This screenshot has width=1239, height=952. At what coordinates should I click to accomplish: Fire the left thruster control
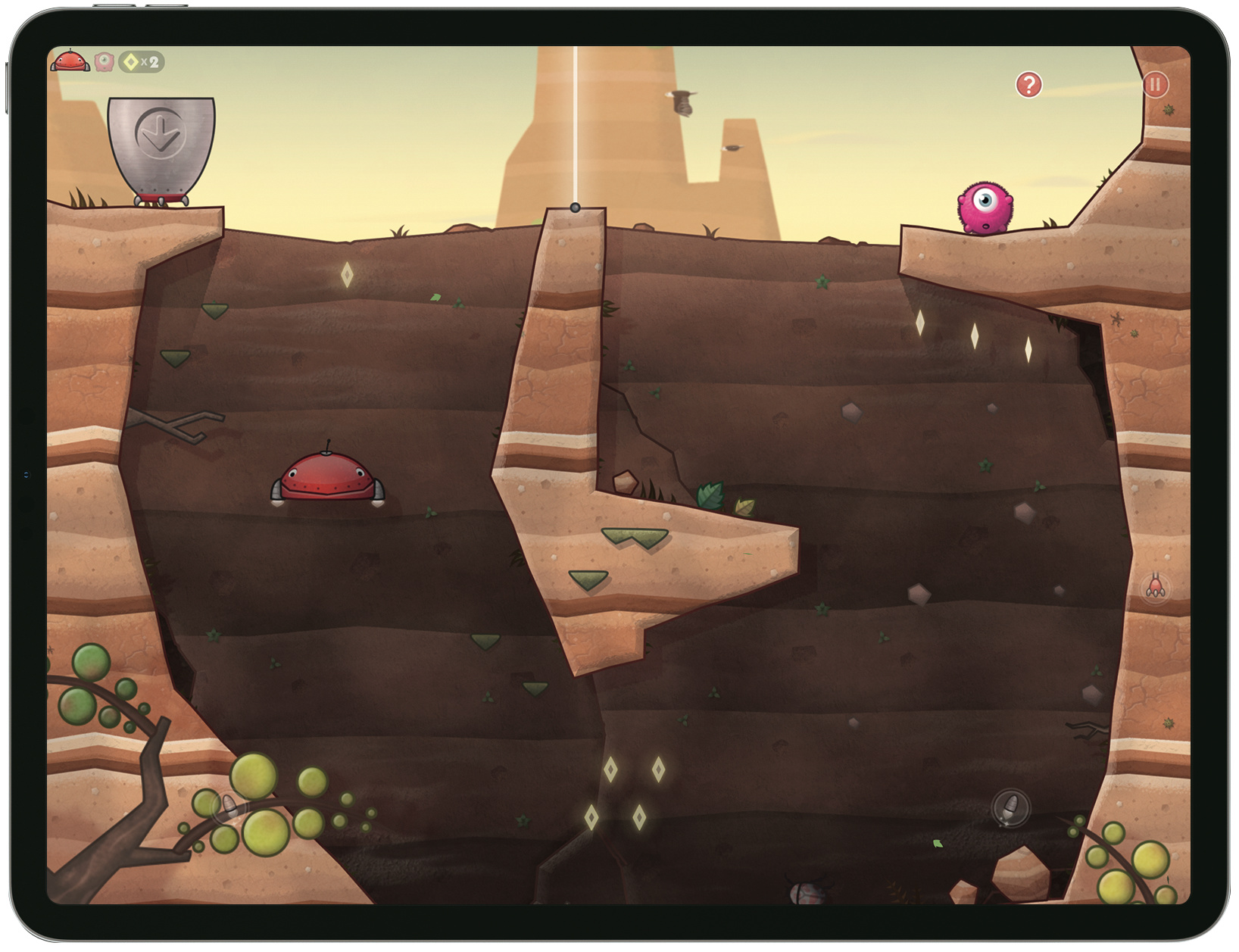[229, 807]
